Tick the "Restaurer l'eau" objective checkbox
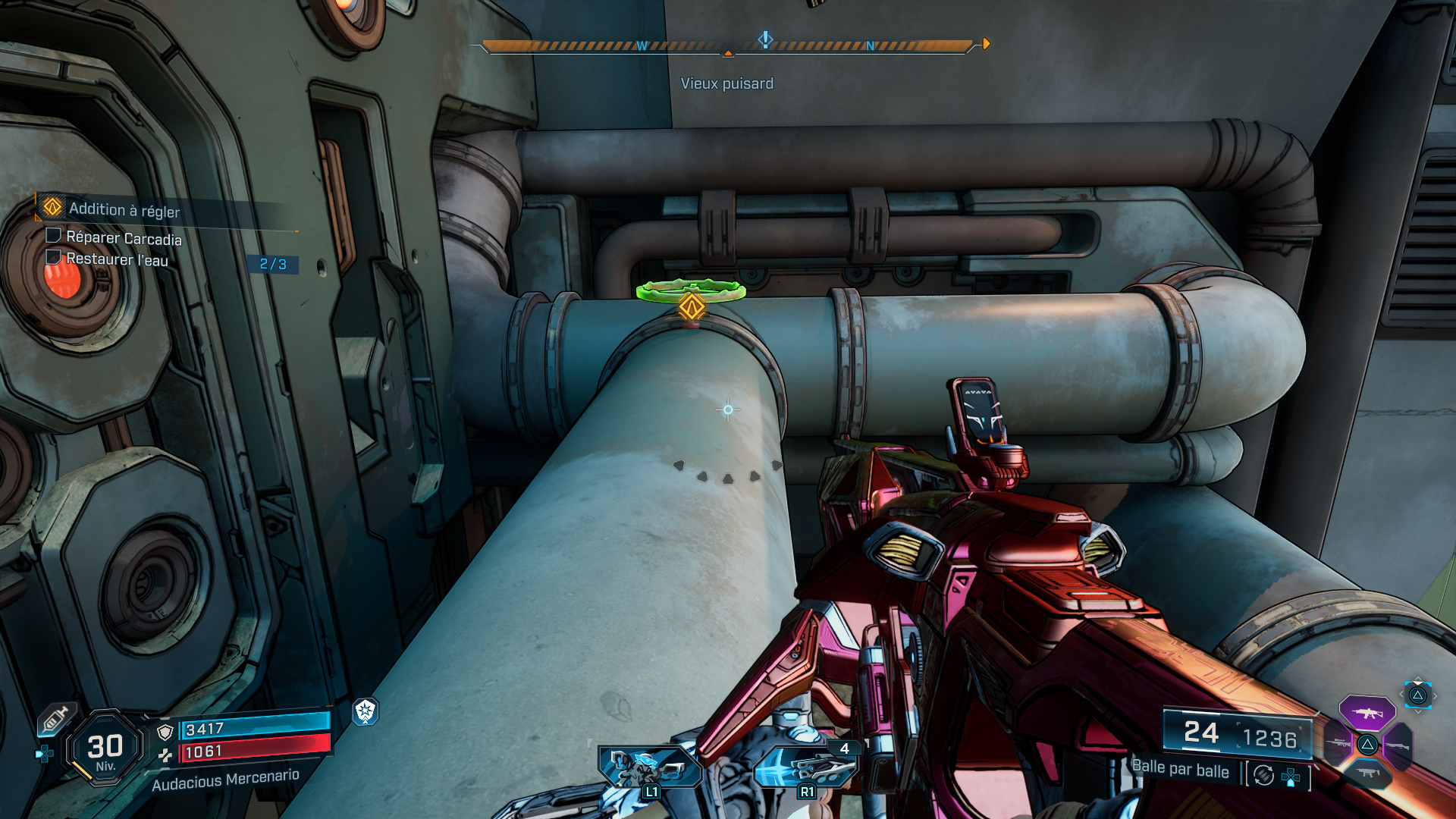Screen dimensions: 1456x819 (x=53, y=257)
